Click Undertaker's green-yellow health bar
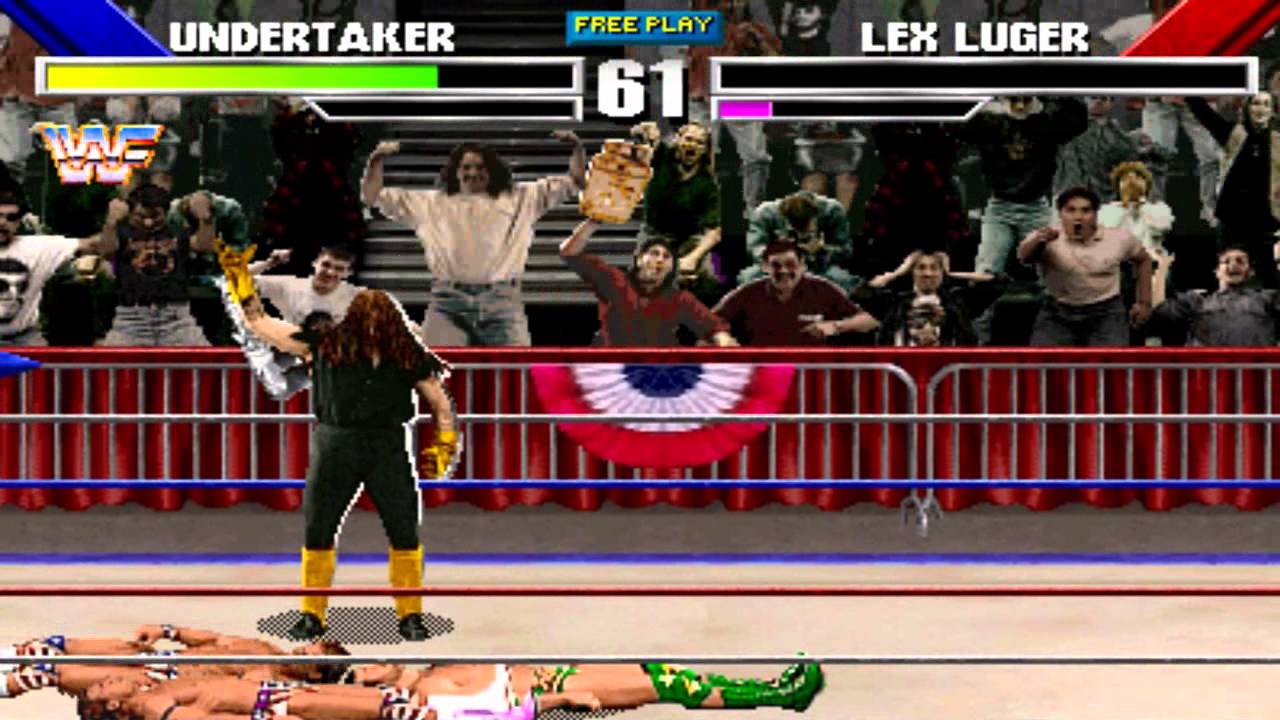1280x720 pixels. click(240, 76)
